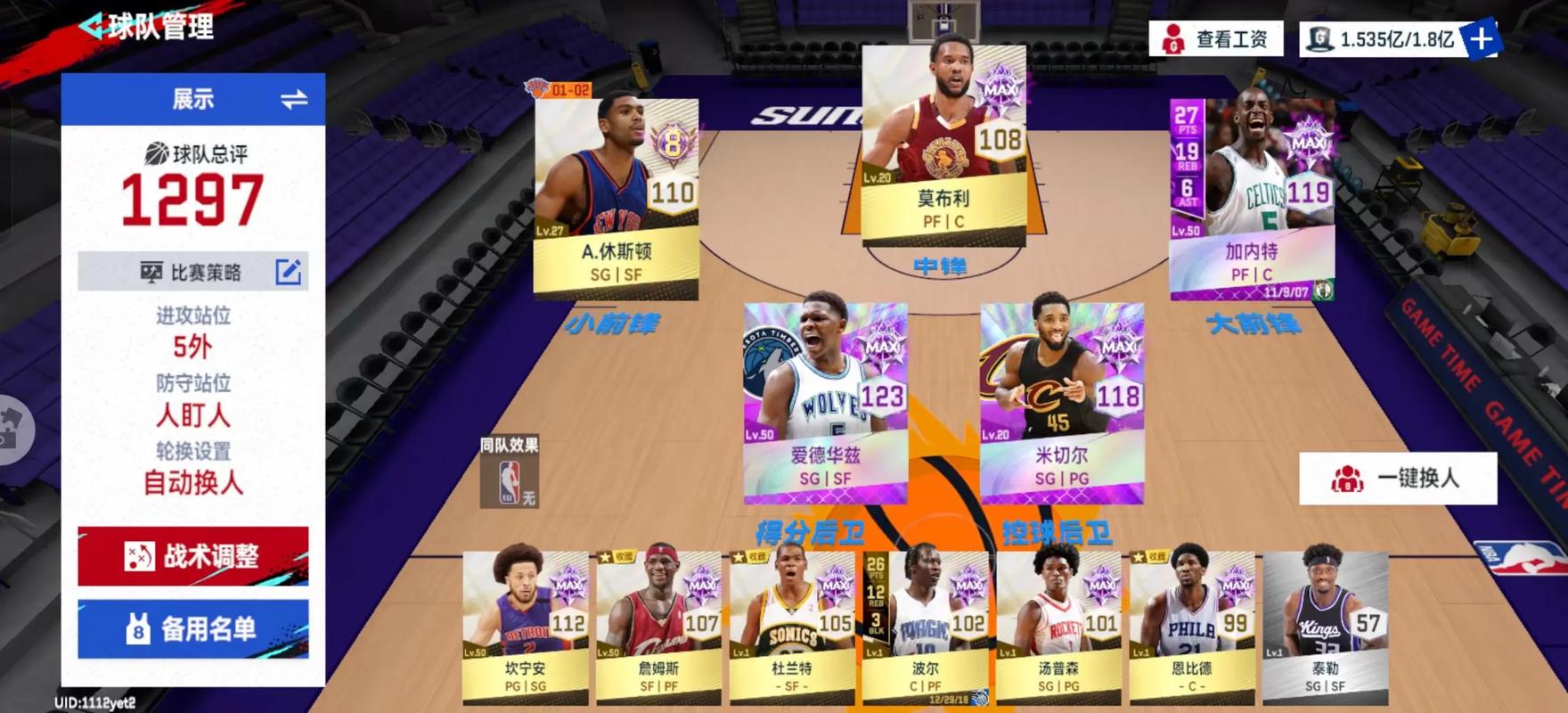The image size is (1568, 713).
Task: Change the 防守站位 人盯人 setting
Action: 192,415
